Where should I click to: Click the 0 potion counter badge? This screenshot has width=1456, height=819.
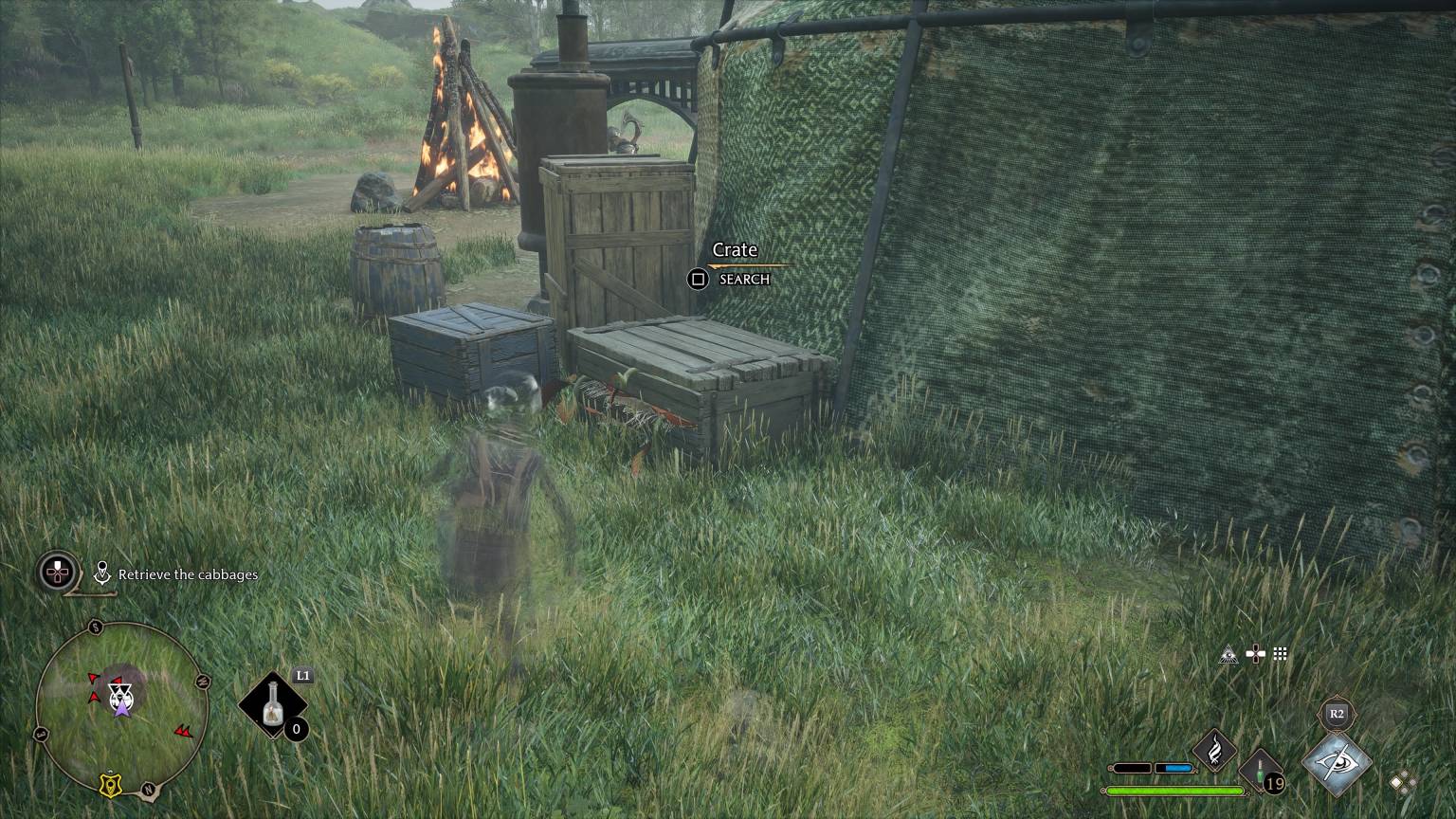[299, 728]
